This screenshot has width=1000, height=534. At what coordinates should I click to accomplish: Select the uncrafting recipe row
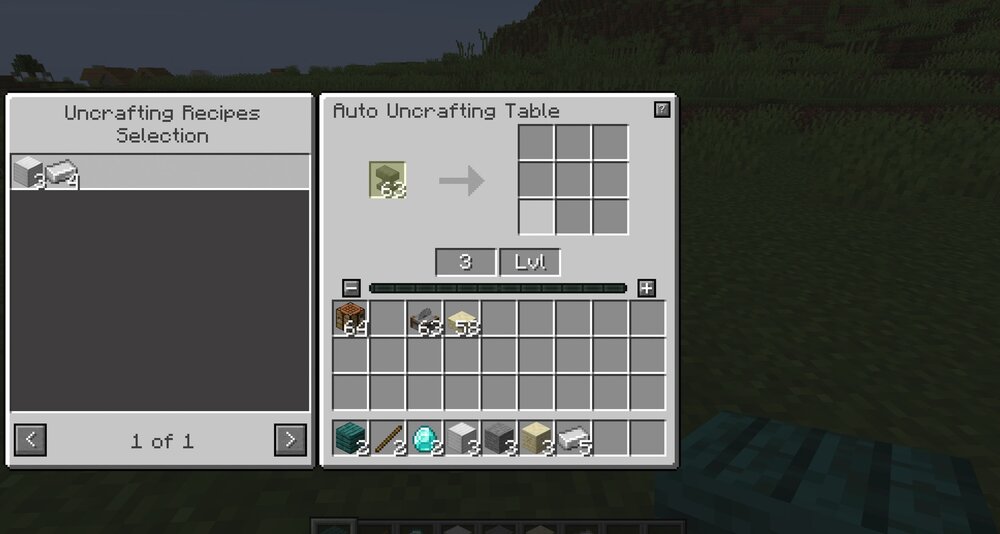pos(160,172)
